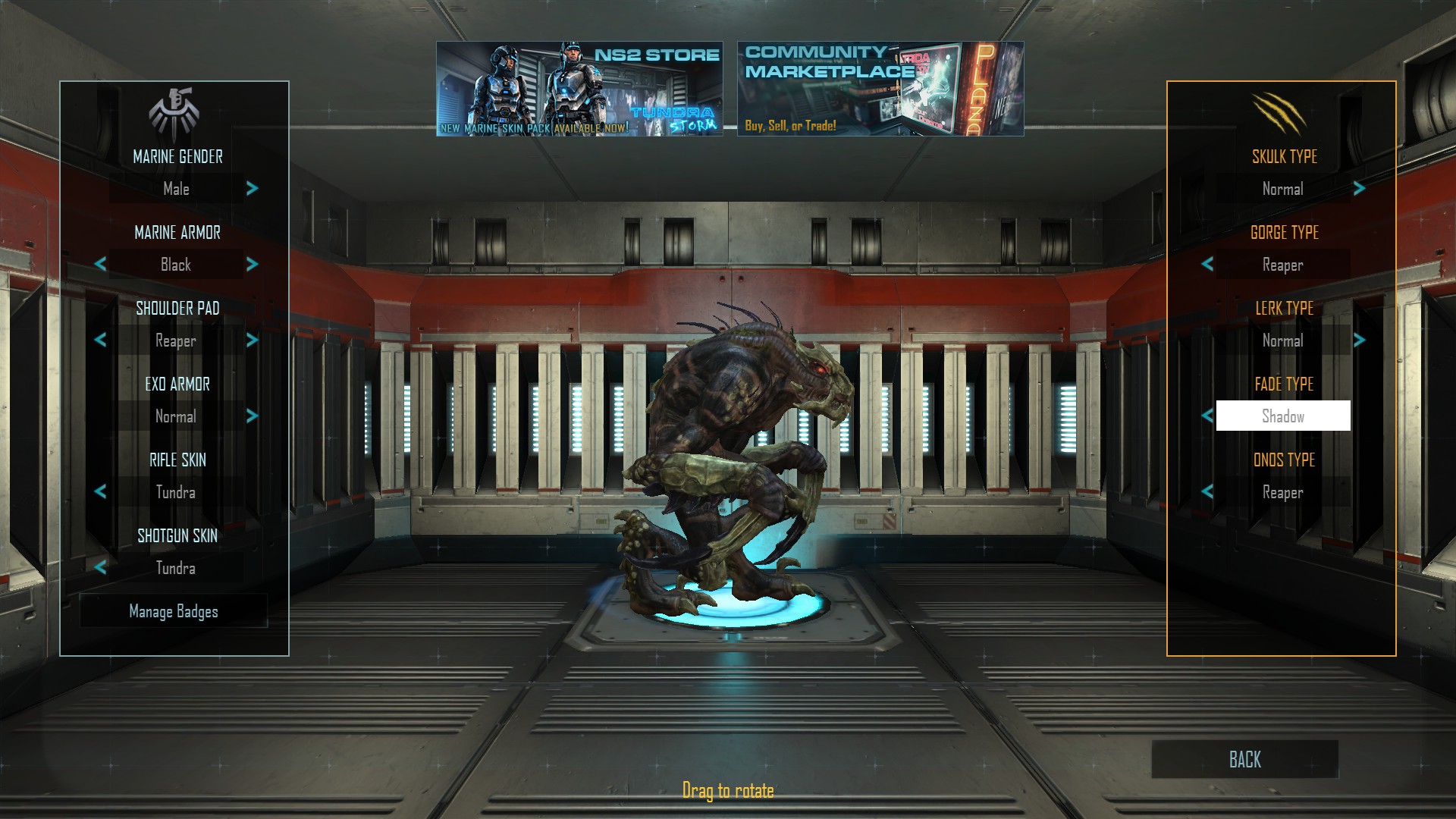
Task: Select the previous Gorge Type
Action: [1206, 265]
